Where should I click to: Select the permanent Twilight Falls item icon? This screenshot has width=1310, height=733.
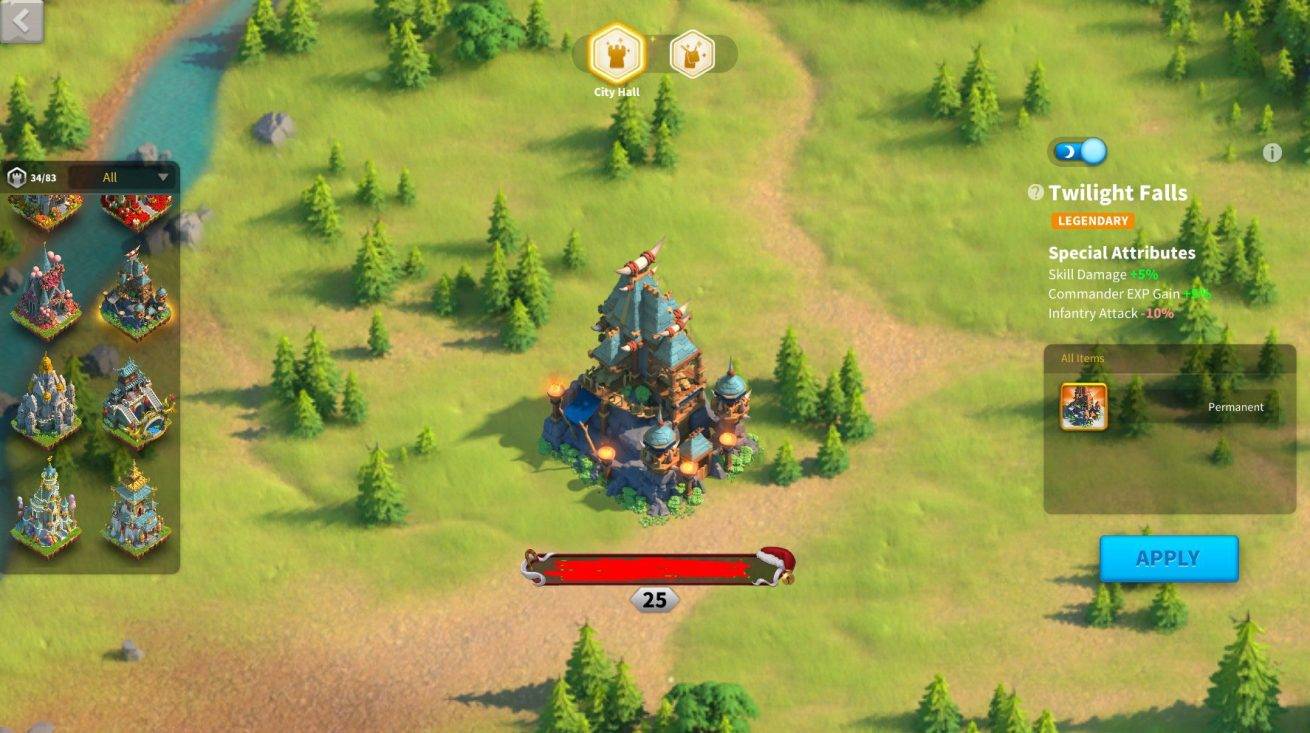click(1083, 407)
